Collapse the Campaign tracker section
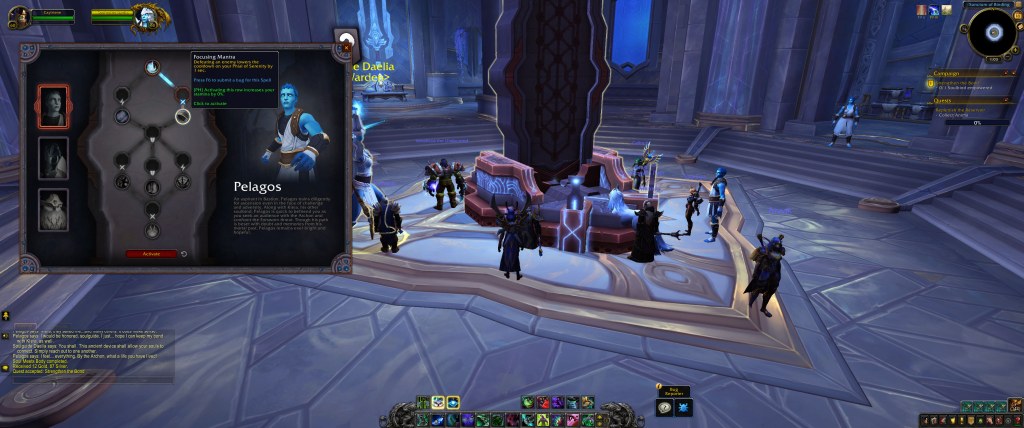1024x428 pixels. click(x=1011, y=74)
